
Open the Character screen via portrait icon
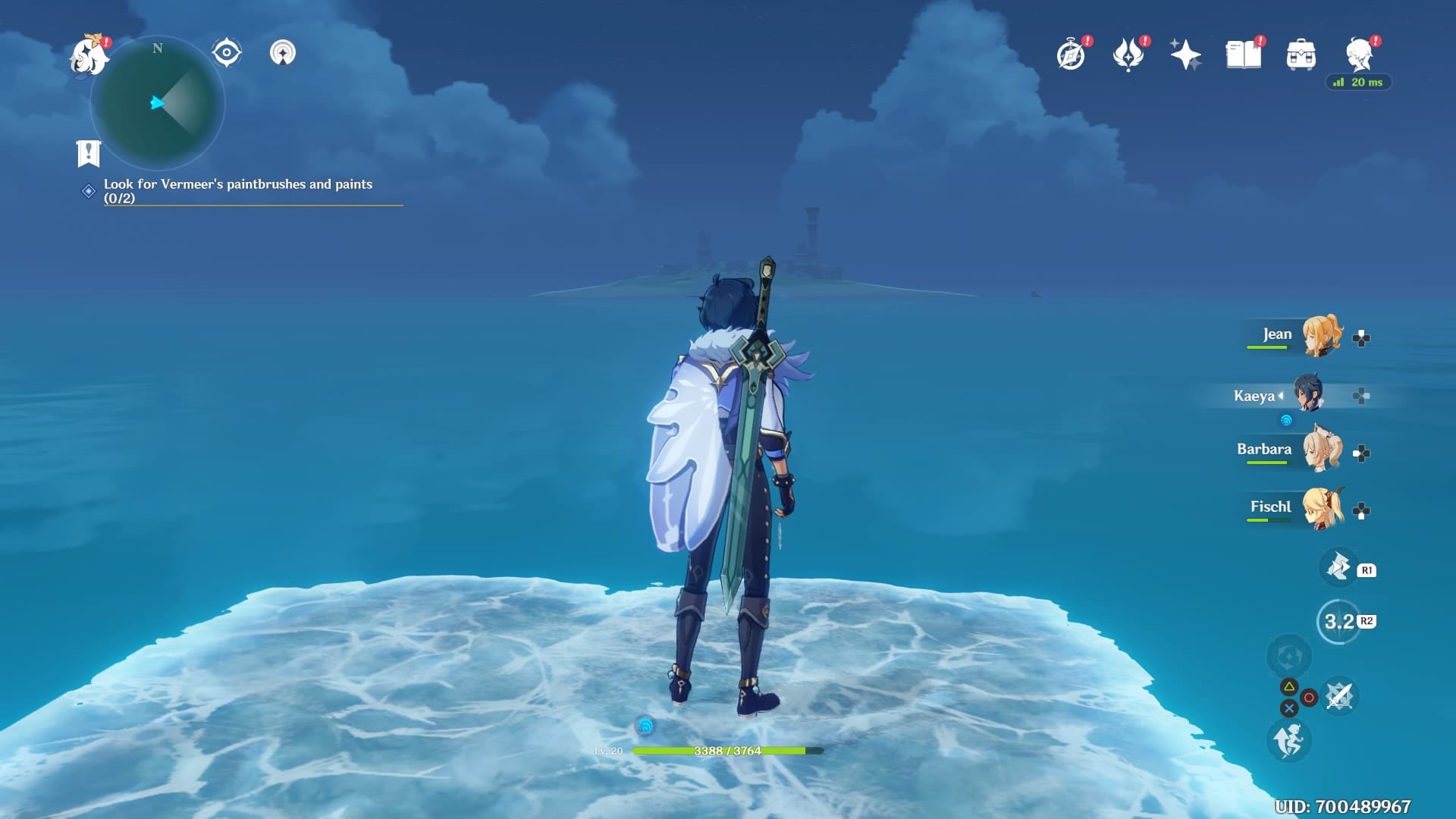[x=1357, y=53]
